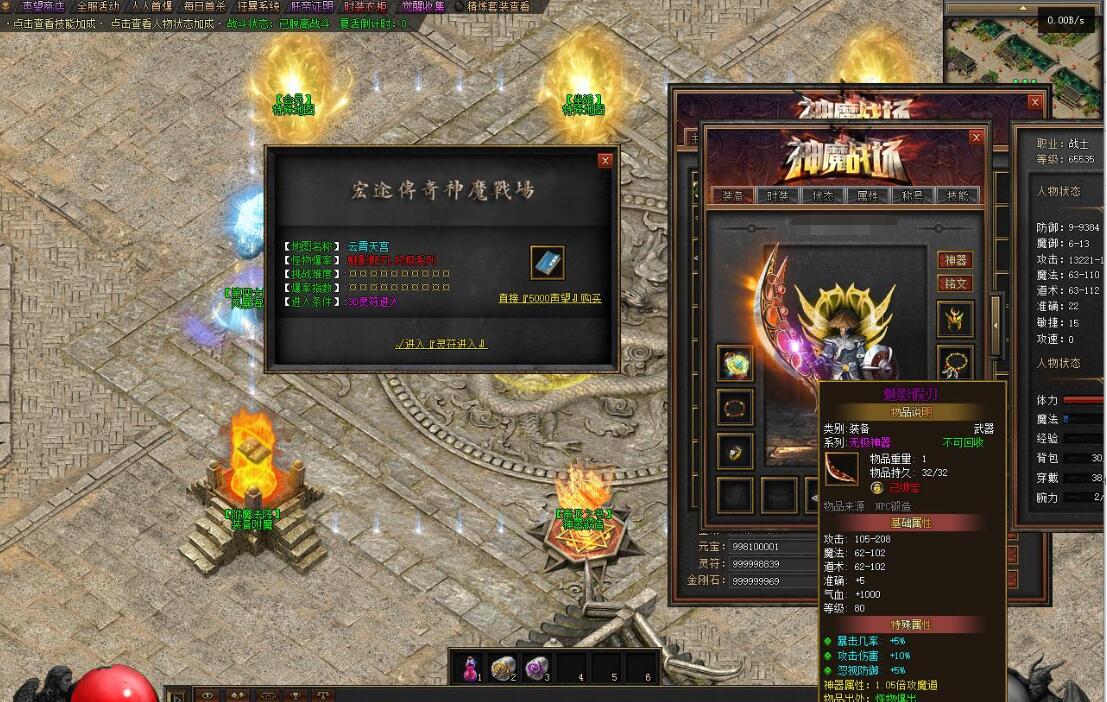
Task: Close the 宏途传奇神魔战场 dialog
Action: click(605, 160)
